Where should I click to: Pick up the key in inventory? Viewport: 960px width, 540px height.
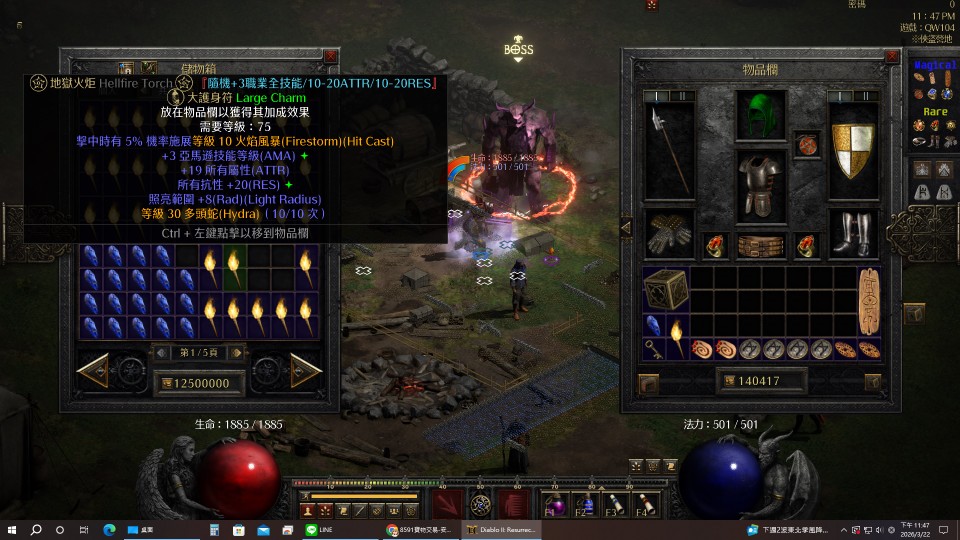tap(652, 349)
